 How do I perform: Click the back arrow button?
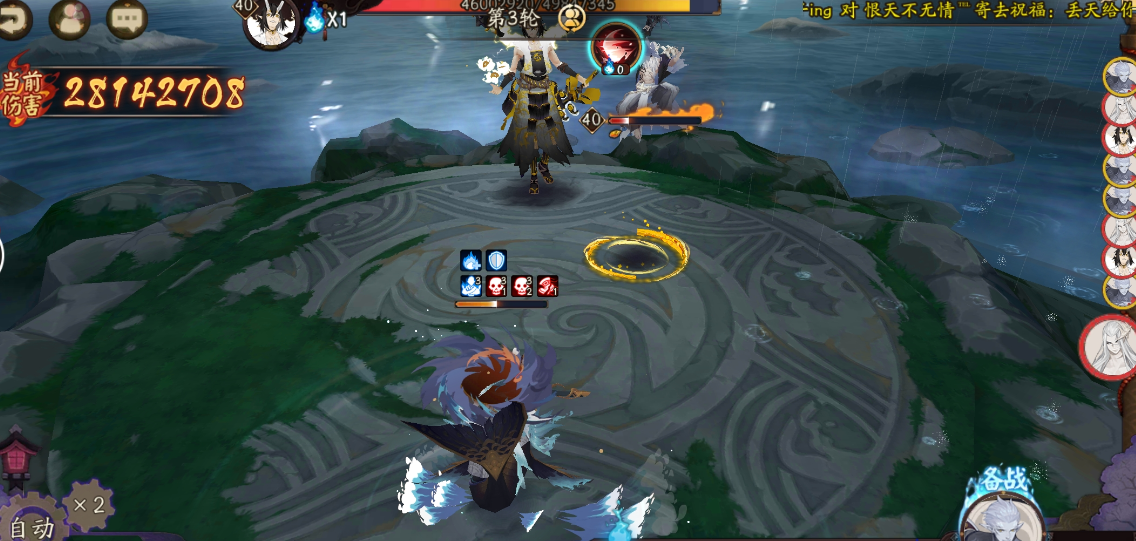[14, 18]
